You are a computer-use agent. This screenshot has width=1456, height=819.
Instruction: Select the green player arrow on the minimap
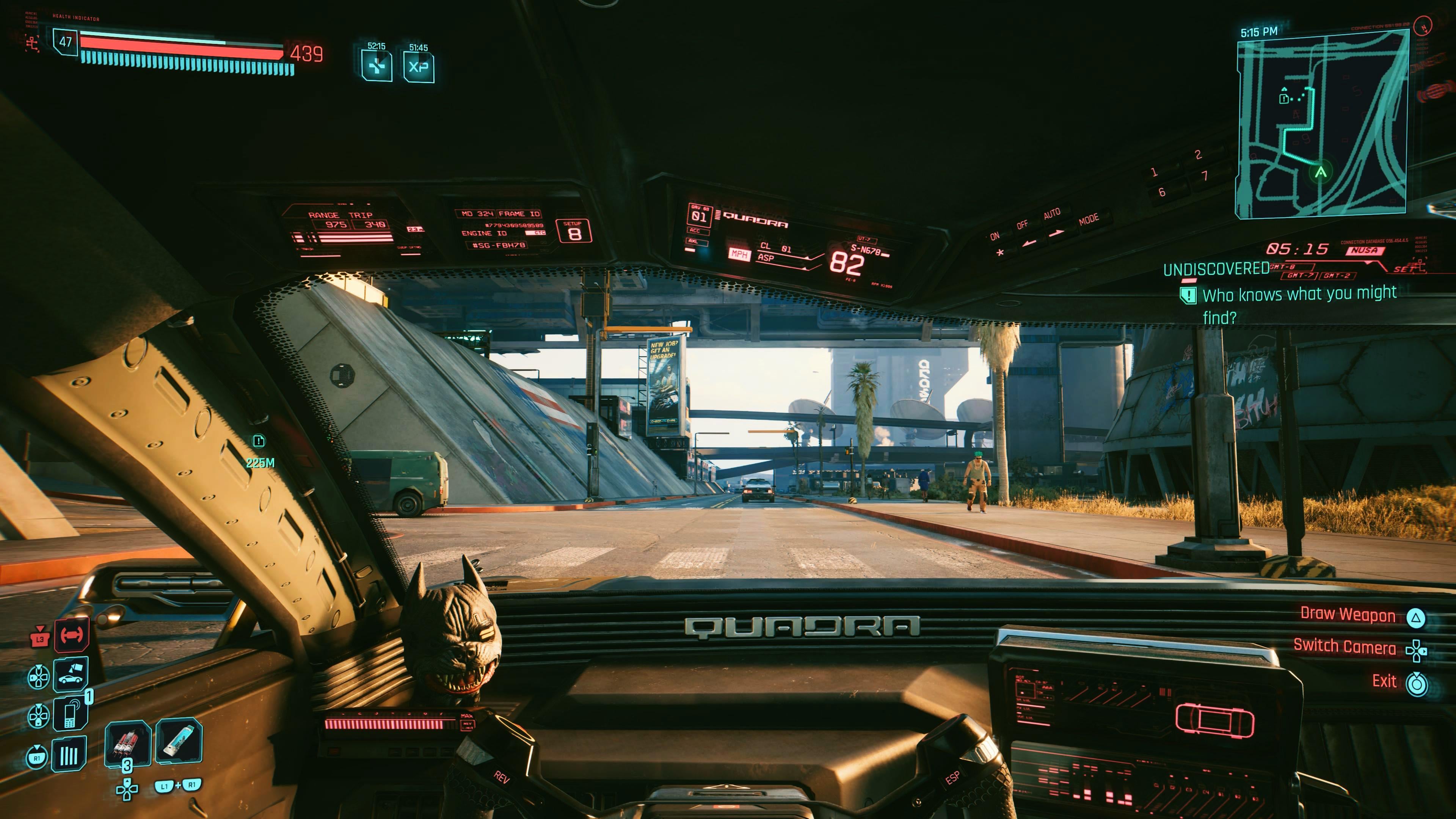pos(1320,172)
